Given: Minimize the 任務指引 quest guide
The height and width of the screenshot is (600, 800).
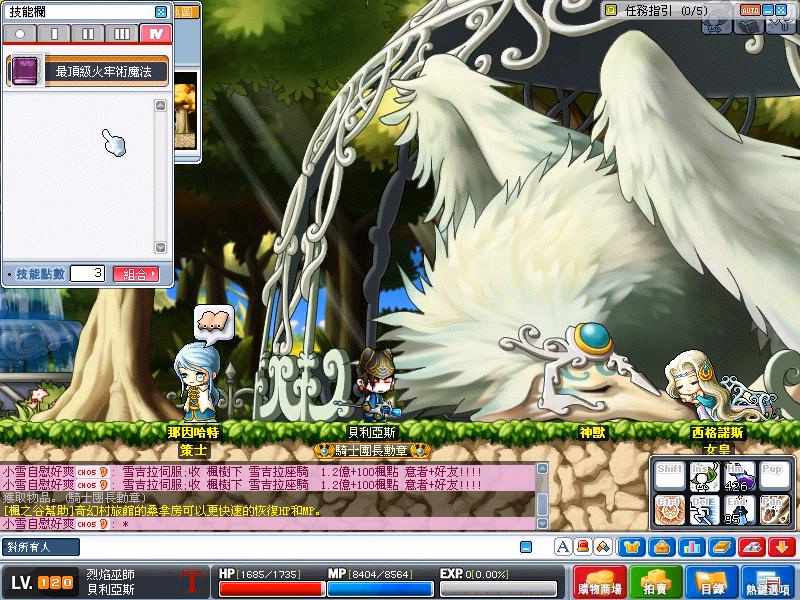Looking at the screenshot, I should click(x=769, y=10).
